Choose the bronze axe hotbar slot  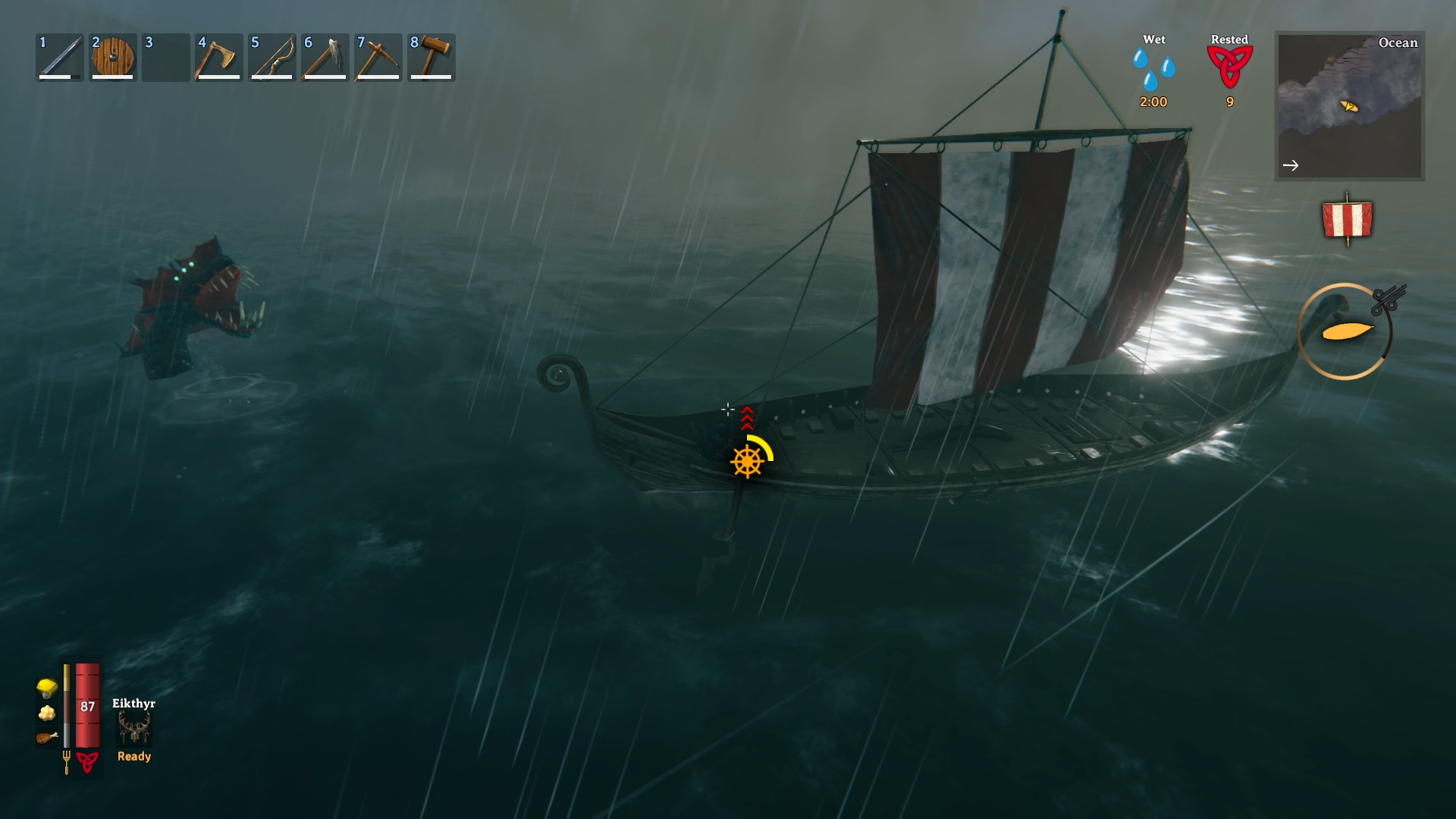219,58
